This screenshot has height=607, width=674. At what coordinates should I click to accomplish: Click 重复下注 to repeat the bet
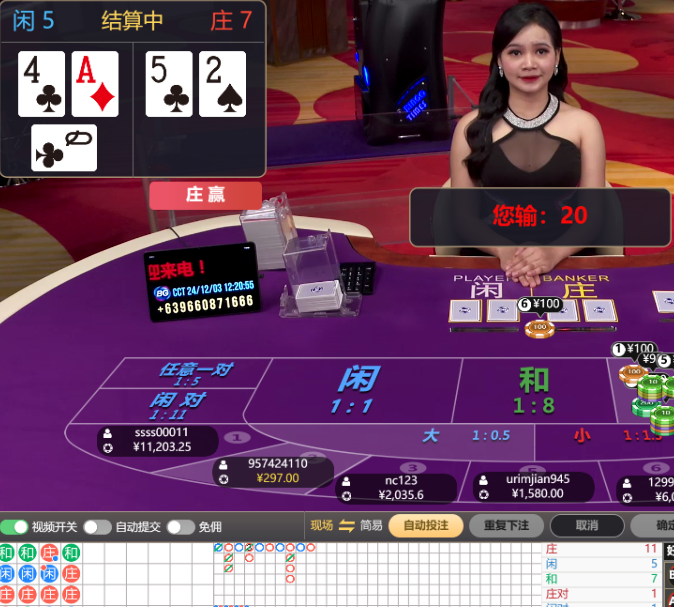506,526
